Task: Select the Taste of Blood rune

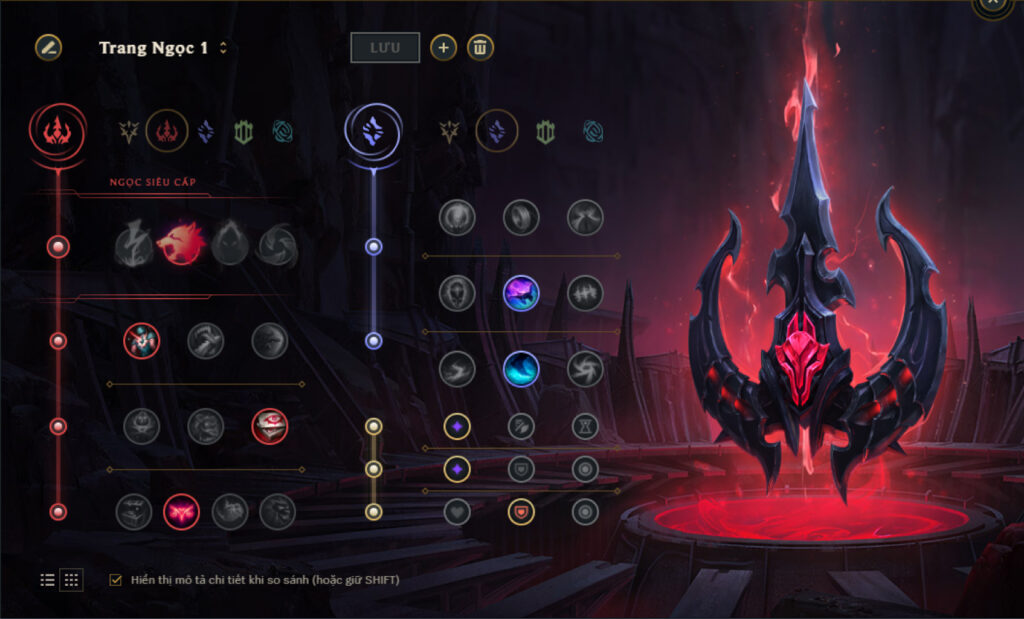Action: click(x=206, y=341)
